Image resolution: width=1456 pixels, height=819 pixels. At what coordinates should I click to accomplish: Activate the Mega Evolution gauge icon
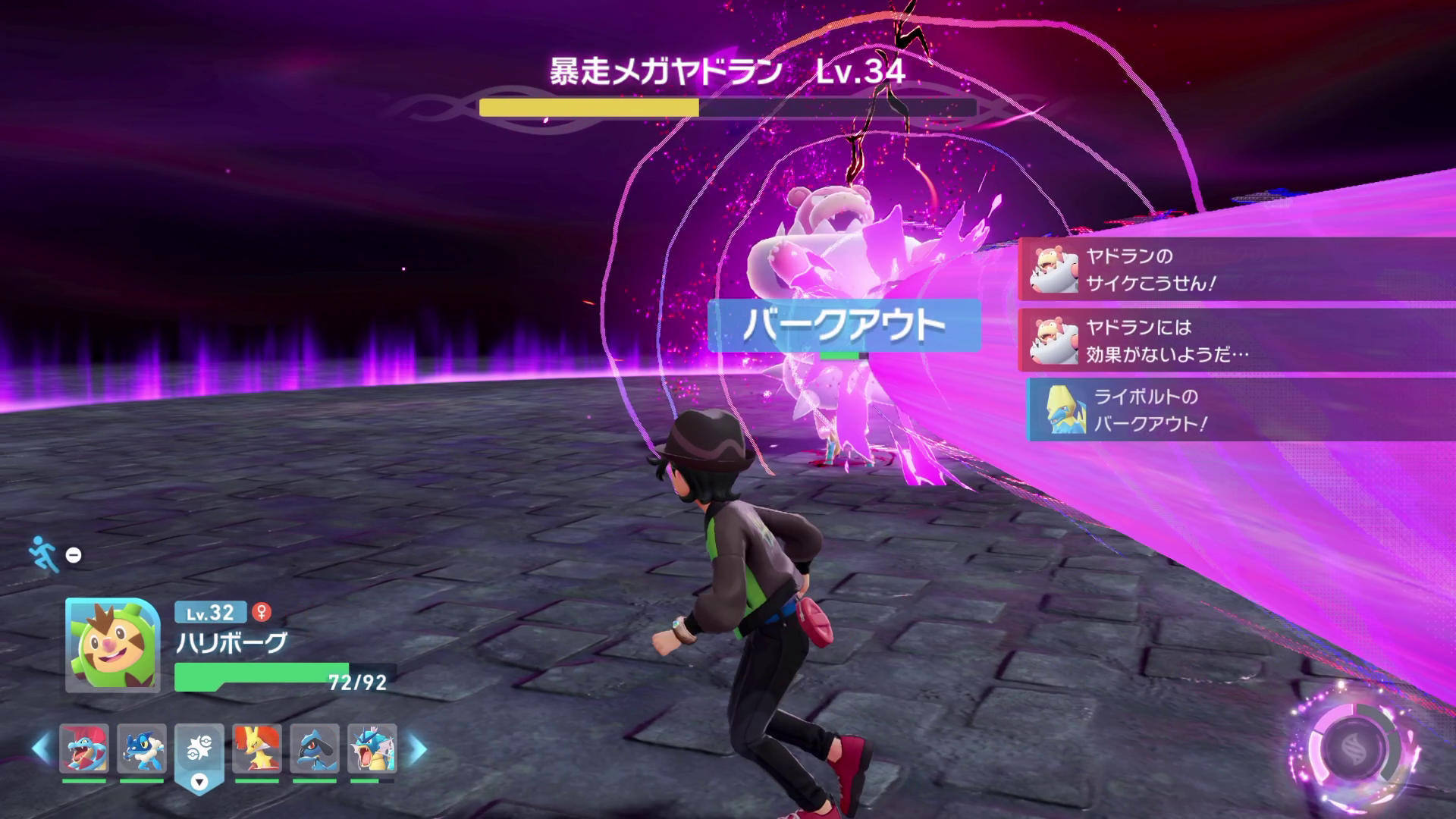[x=1354, y=748]
